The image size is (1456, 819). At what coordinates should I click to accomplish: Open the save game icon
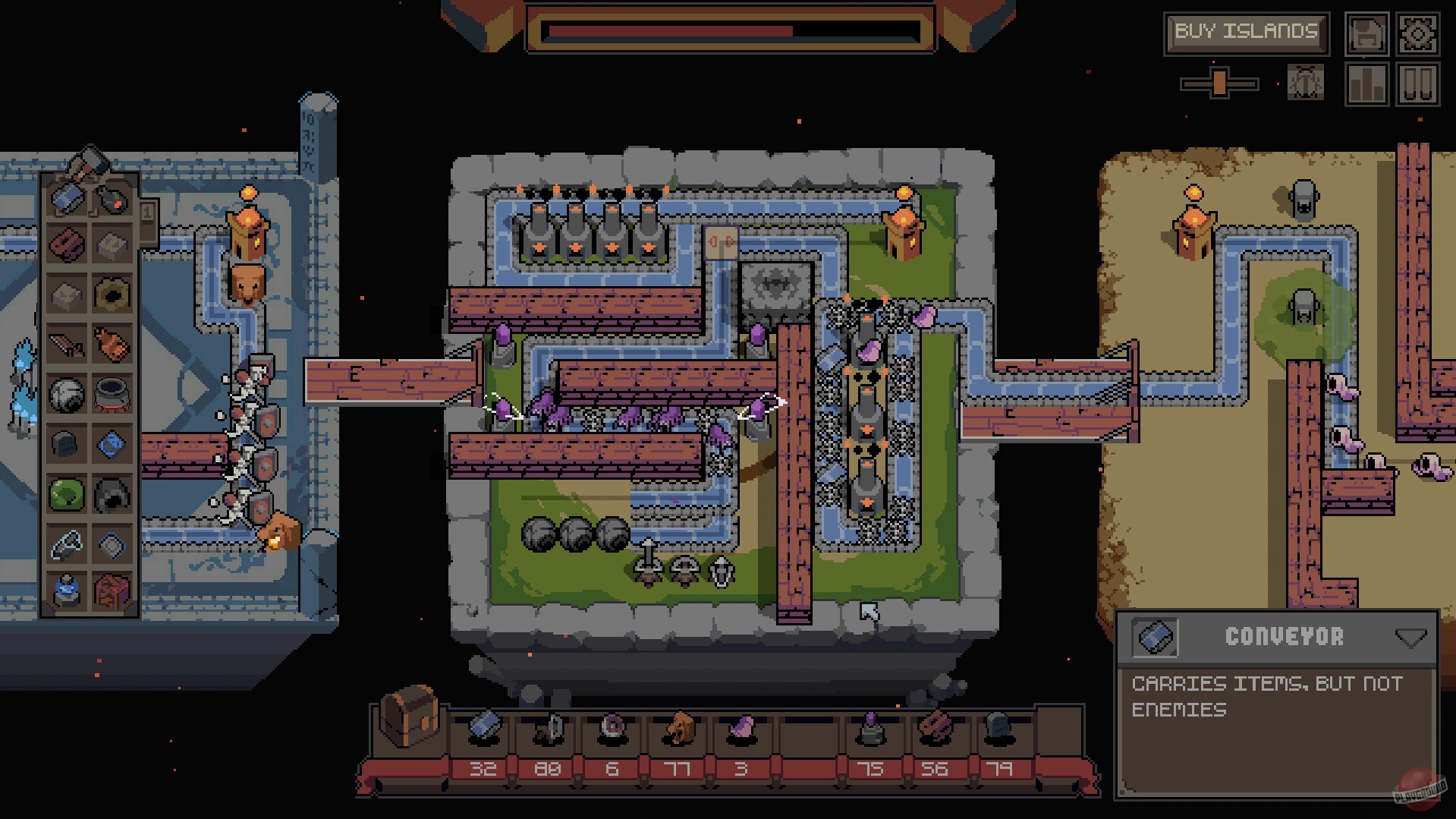click(1366, 34)
